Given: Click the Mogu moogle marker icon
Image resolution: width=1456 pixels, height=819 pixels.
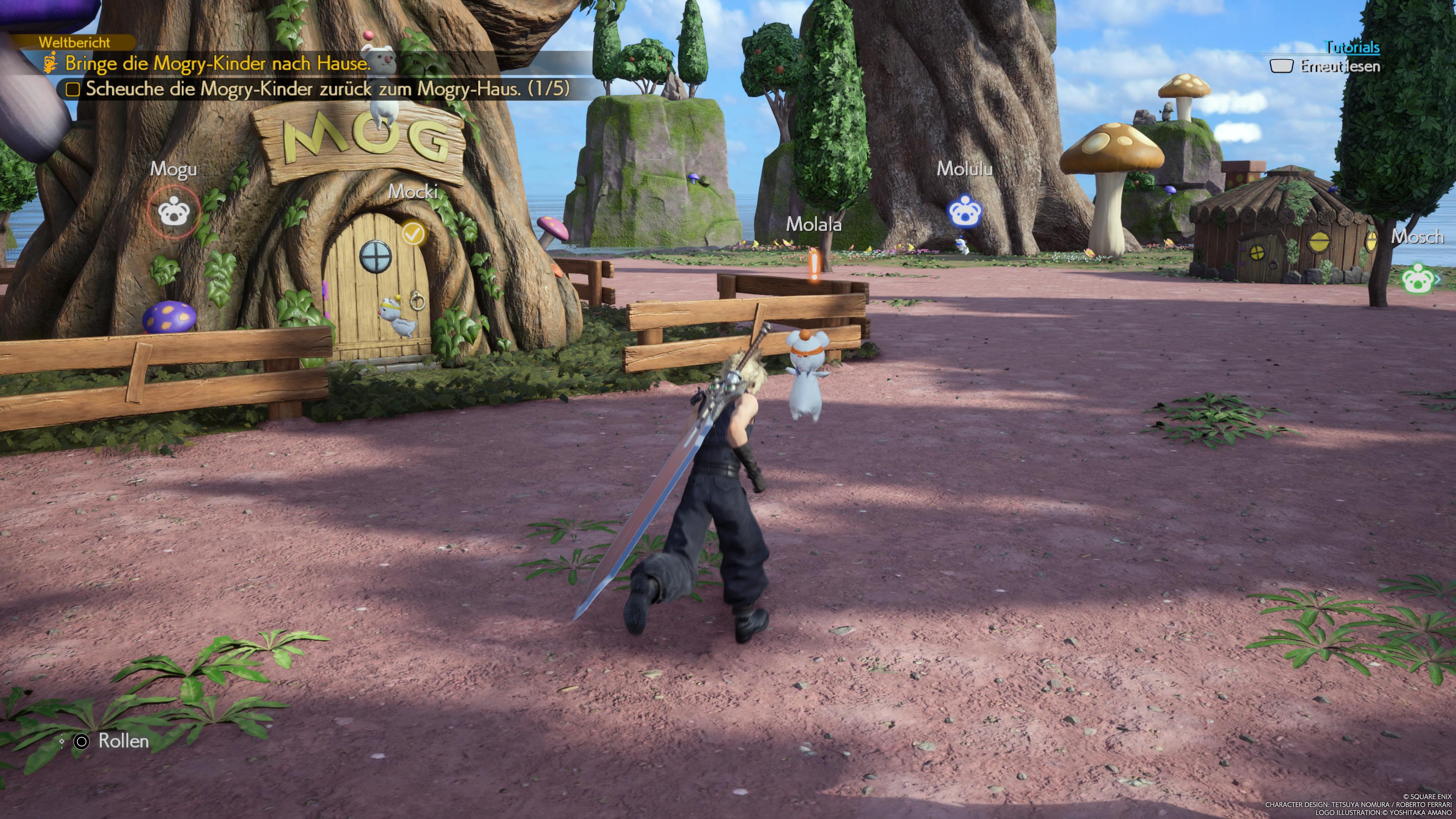Looking at the screenshot, I should pyautogui.click(x=174, y=212).
